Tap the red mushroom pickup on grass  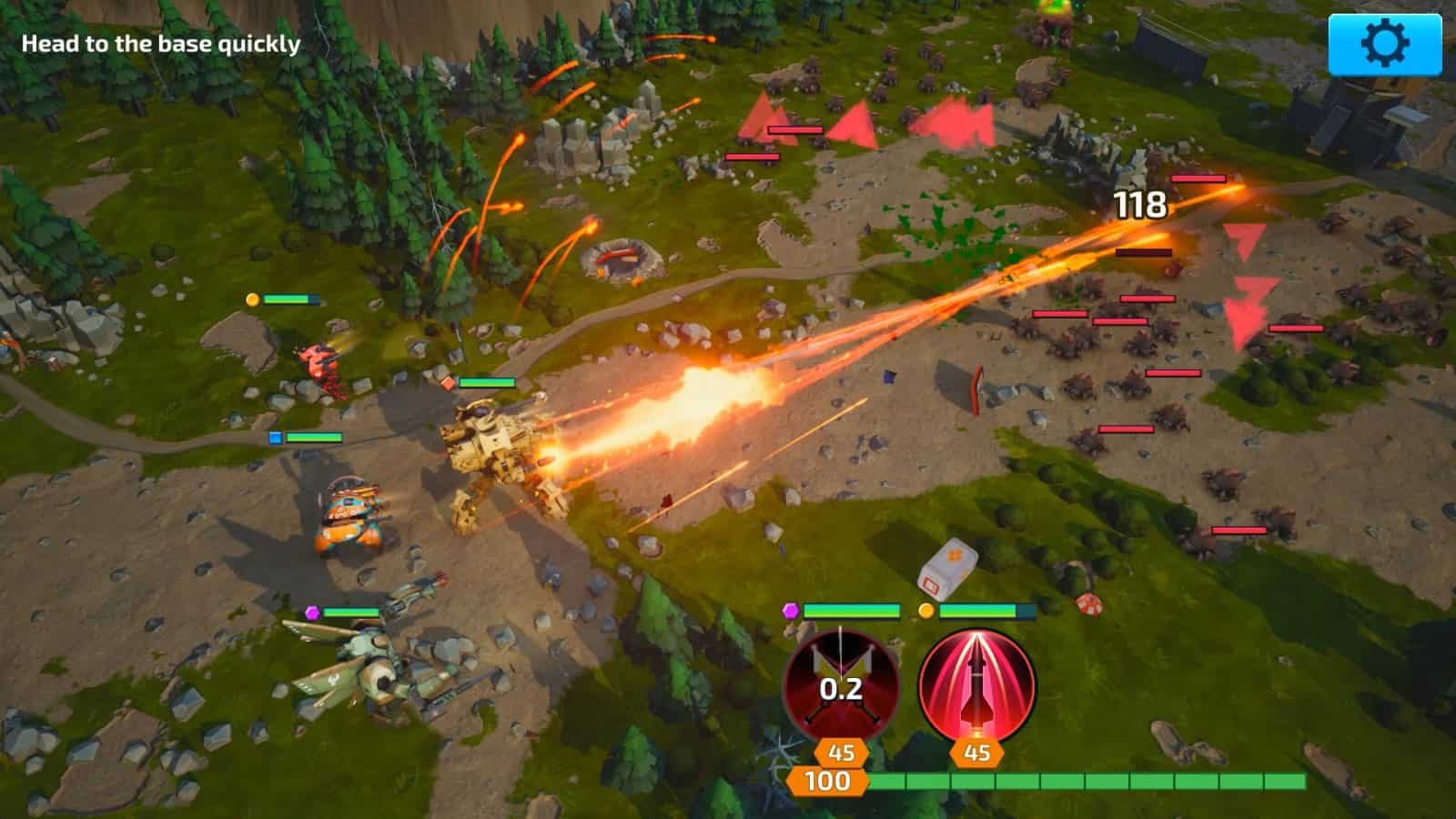1089,605
